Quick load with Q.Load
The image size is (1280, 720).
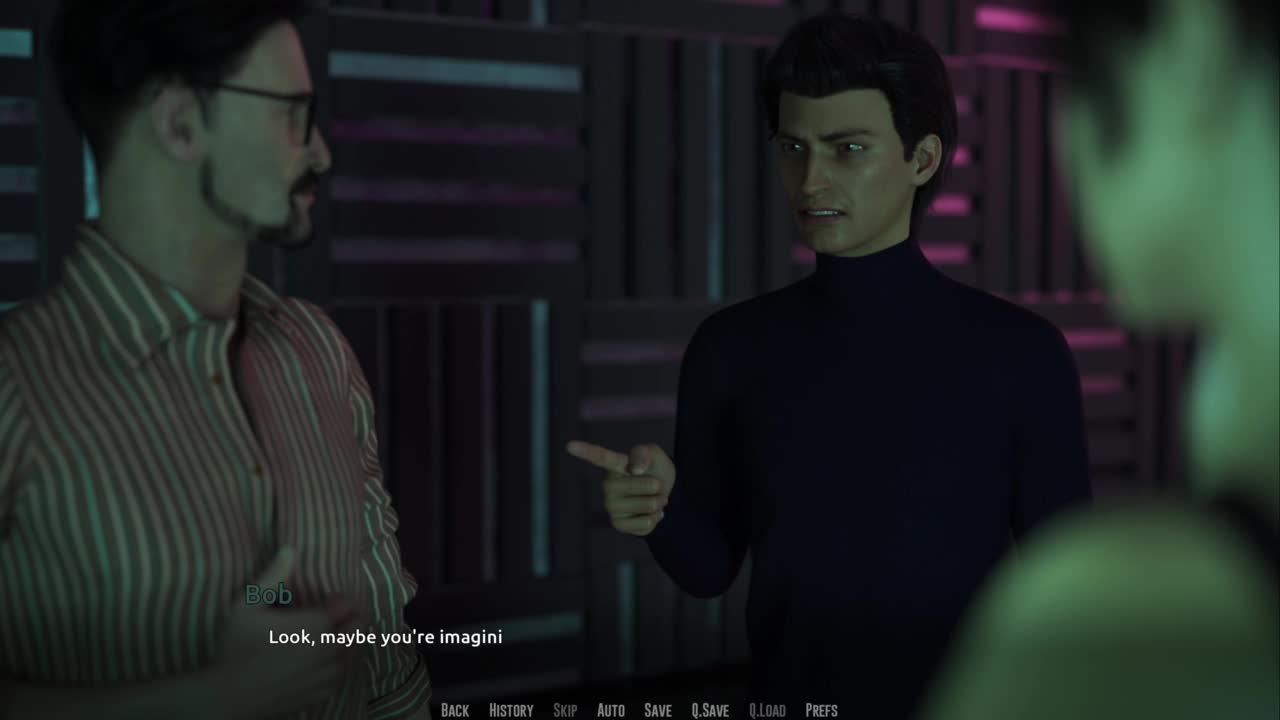click(767, 710)
